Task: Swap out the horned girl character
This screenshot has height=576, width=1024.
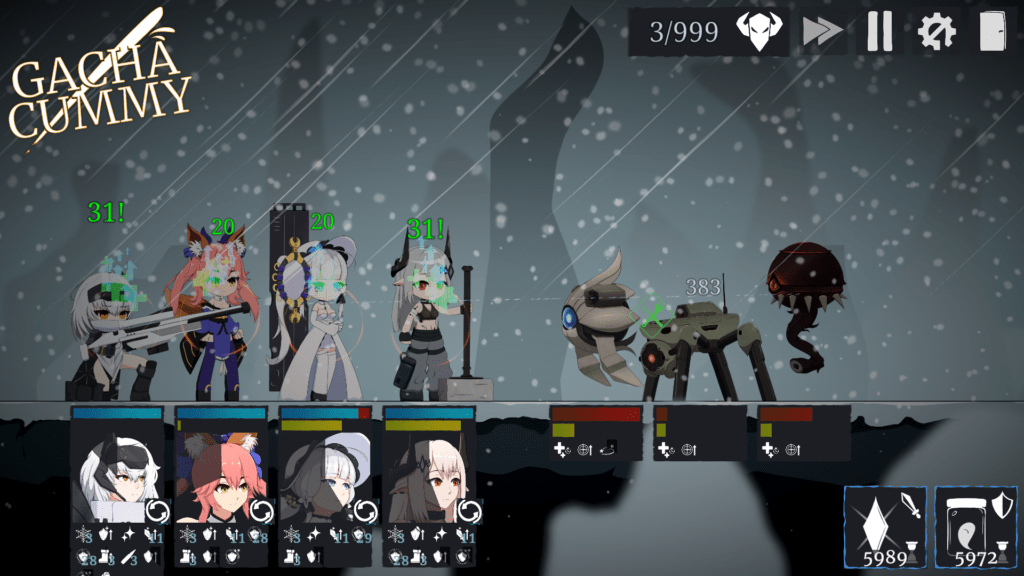Action: [469, 512]
